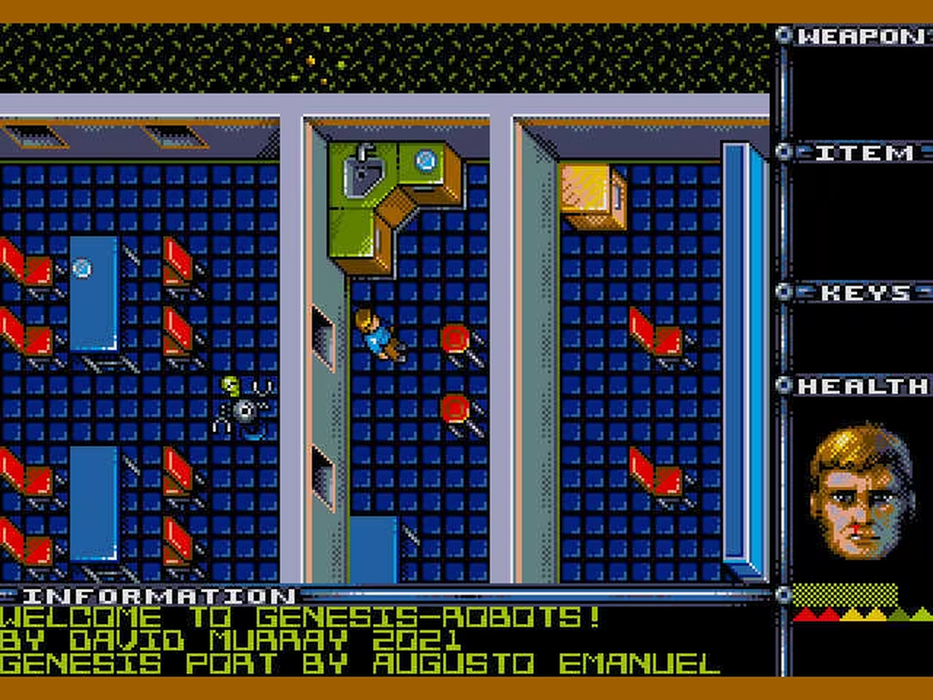The width and height of the screenshot is (933, 700).
Task: Click the player face portrait
Action: point(860,492)
